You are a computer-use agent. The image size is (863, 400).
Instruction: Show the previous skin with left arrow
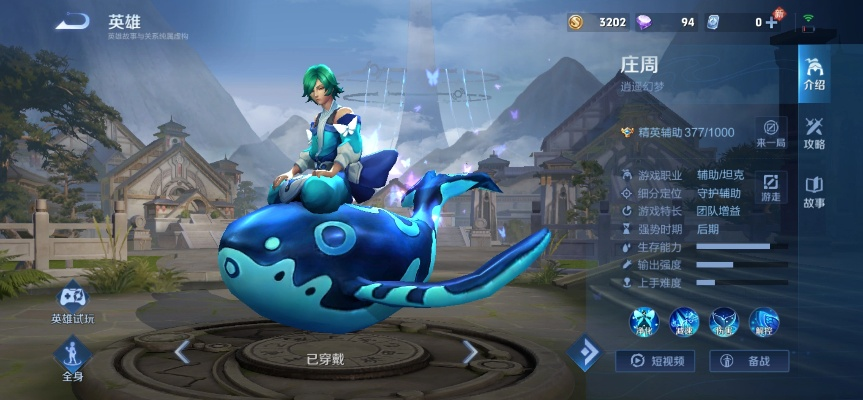point(182,351)
